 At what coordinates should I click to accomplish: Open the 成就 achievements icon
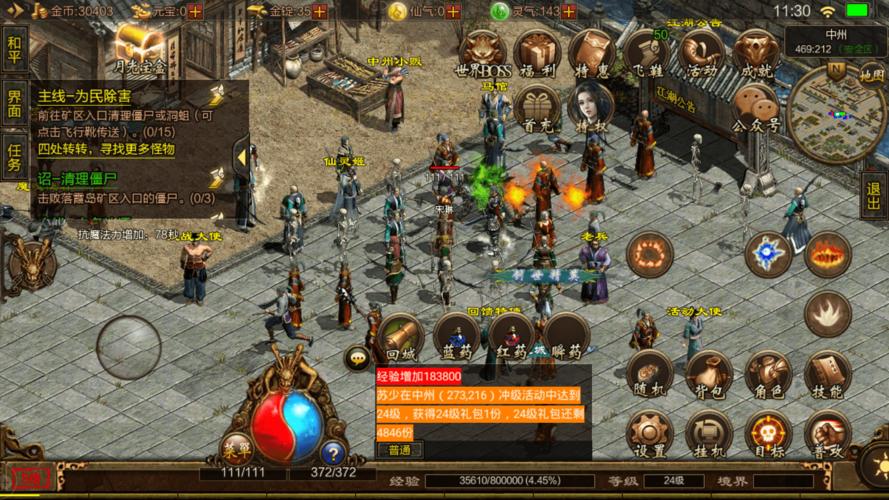coord(754,53)
